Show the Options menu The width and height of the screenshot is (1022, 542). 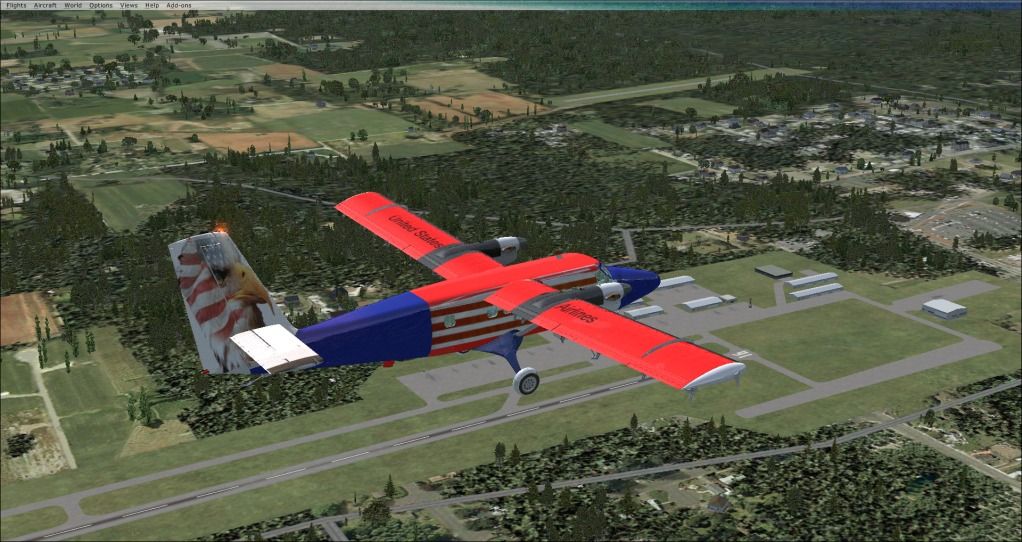(101, 5)
